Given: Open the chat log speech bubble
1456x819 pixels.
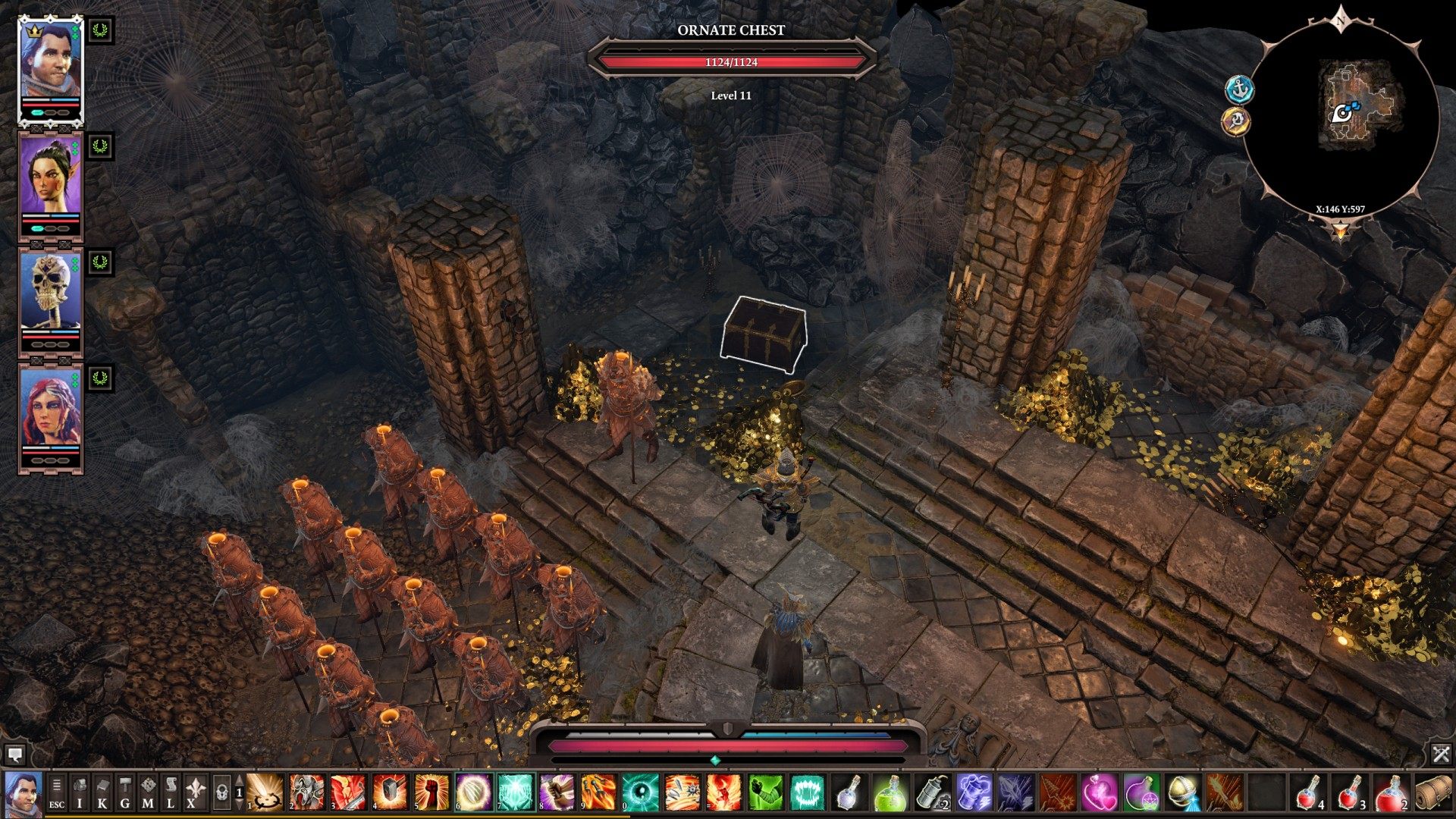Looking at the screenshot, I should click(x=15, y=754).
